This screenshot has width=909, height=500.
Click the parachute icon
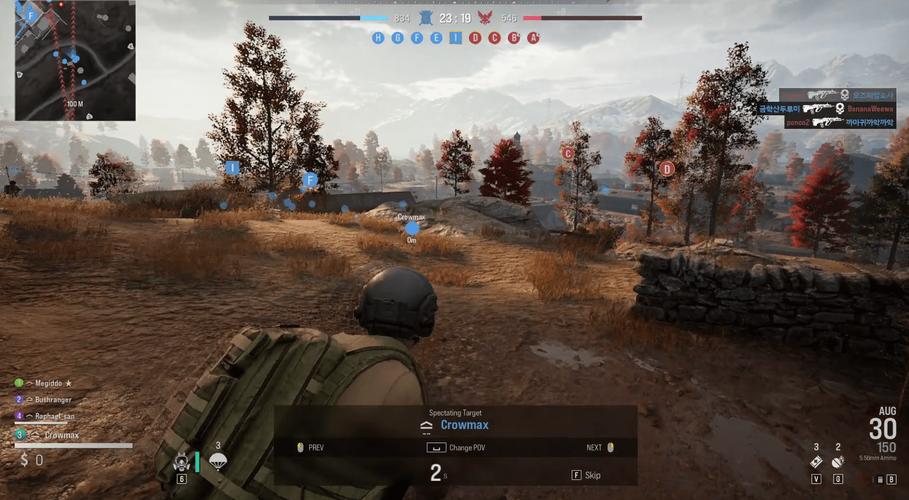pos(218,461)
